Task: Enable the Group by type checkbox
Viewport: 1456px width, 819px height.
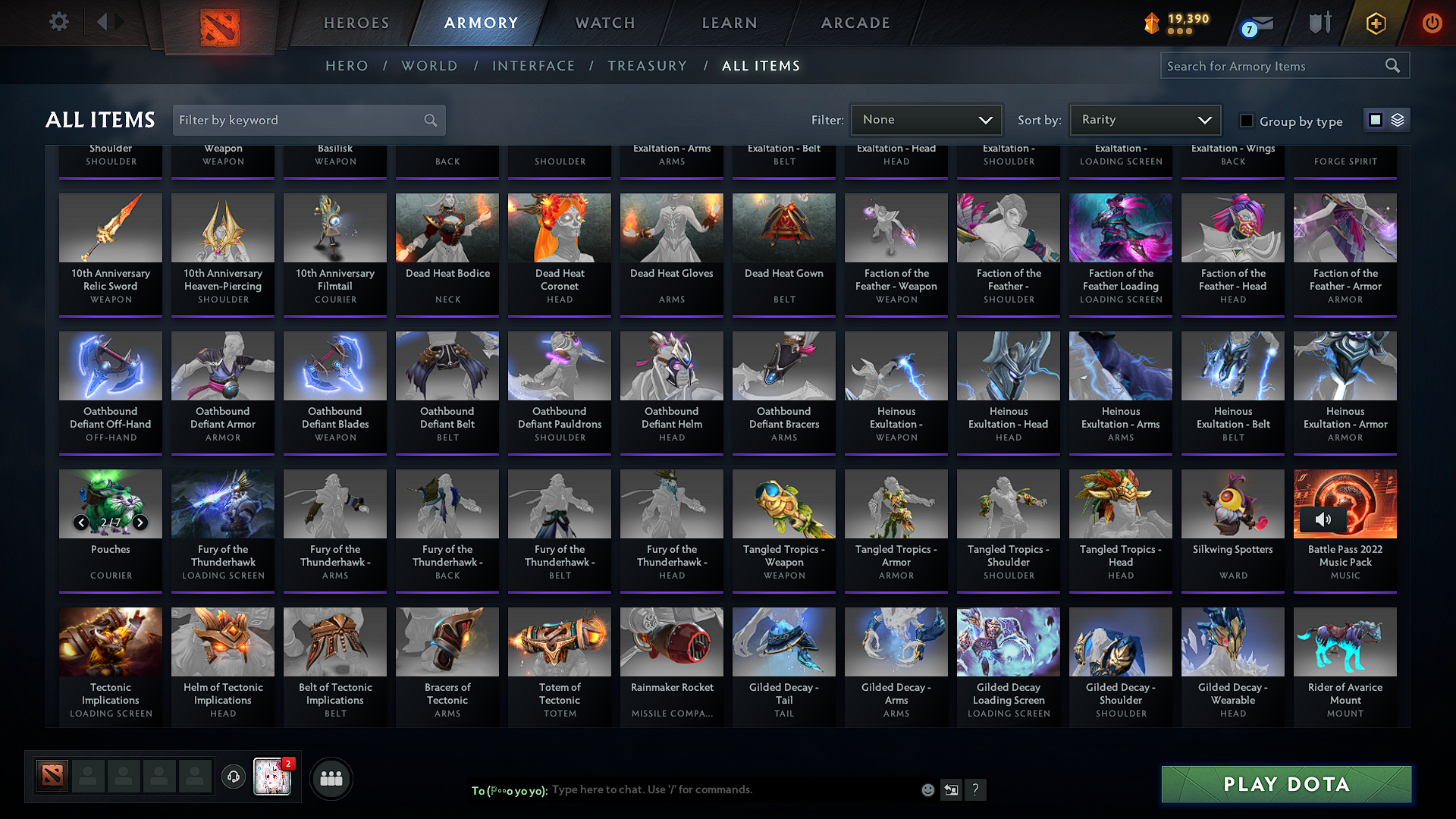Action: click(1246, 120)
